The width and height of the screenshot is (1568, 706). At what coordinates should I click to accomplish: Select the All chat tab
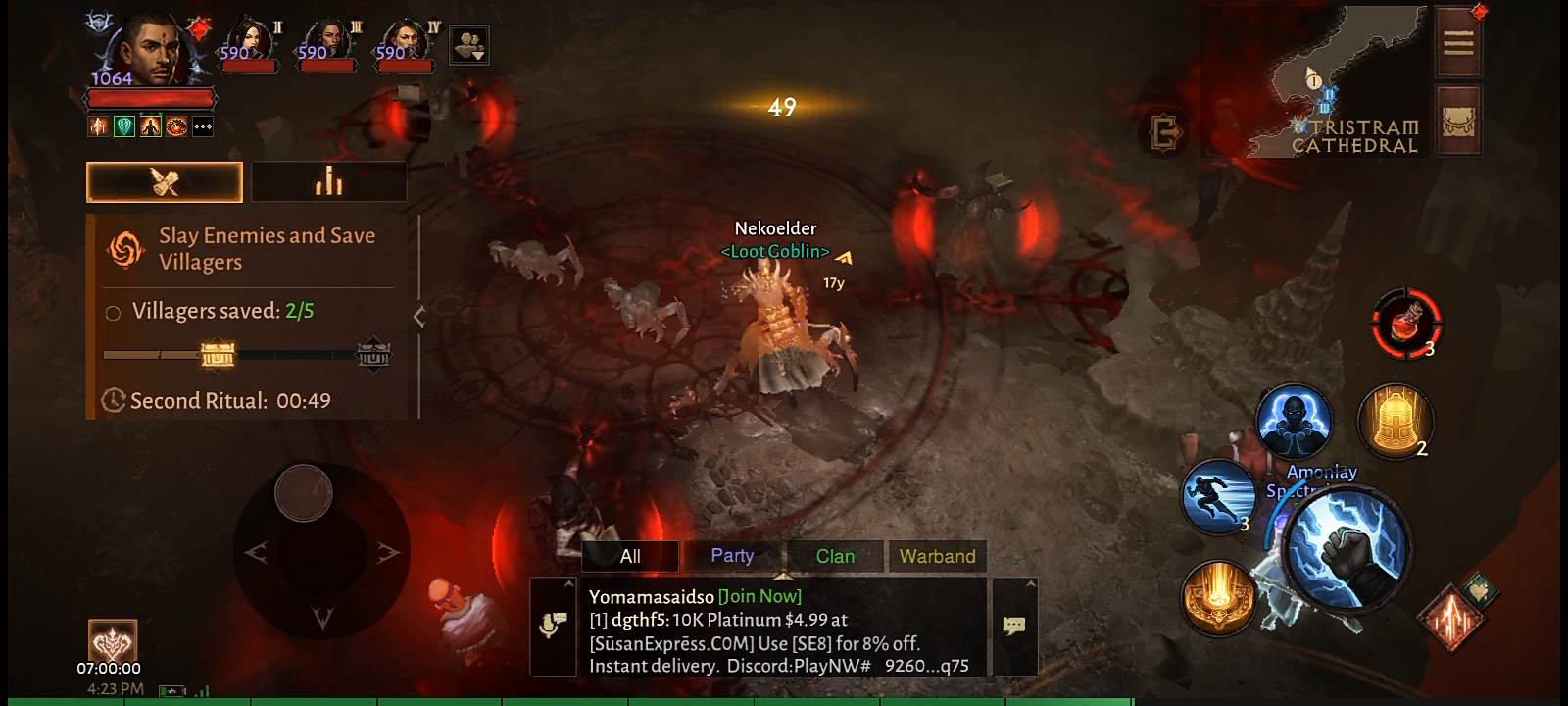(x=630, y=556)
